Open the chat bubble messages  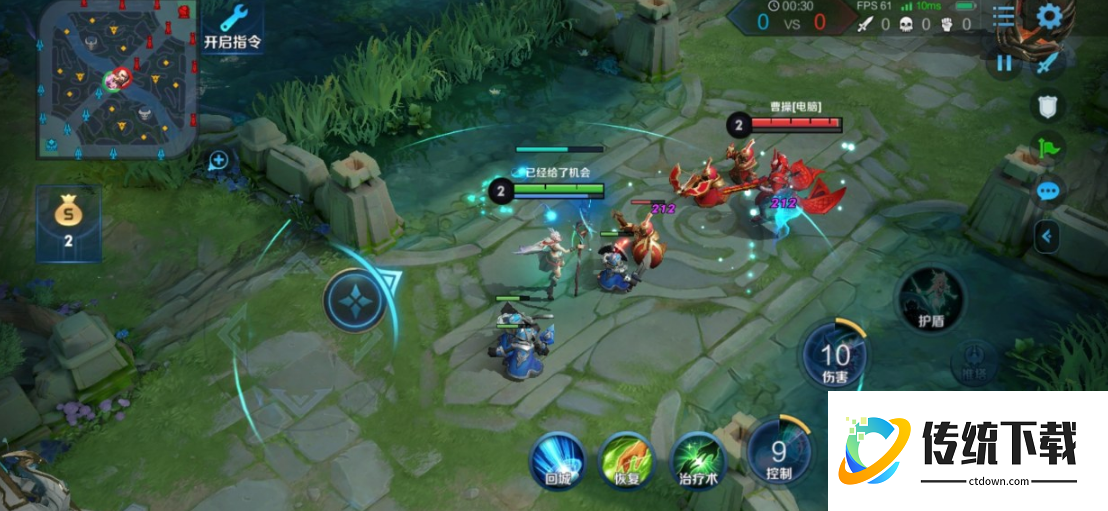pos(1048,191)
